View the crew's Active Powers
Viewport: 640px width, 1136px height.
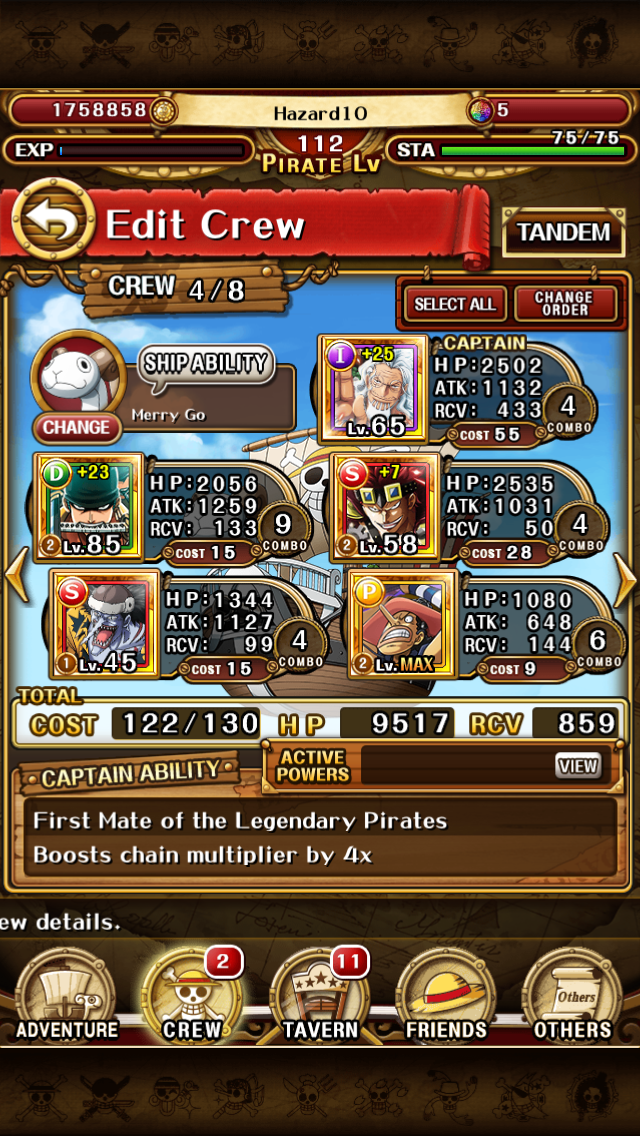(x=578, y=767)
